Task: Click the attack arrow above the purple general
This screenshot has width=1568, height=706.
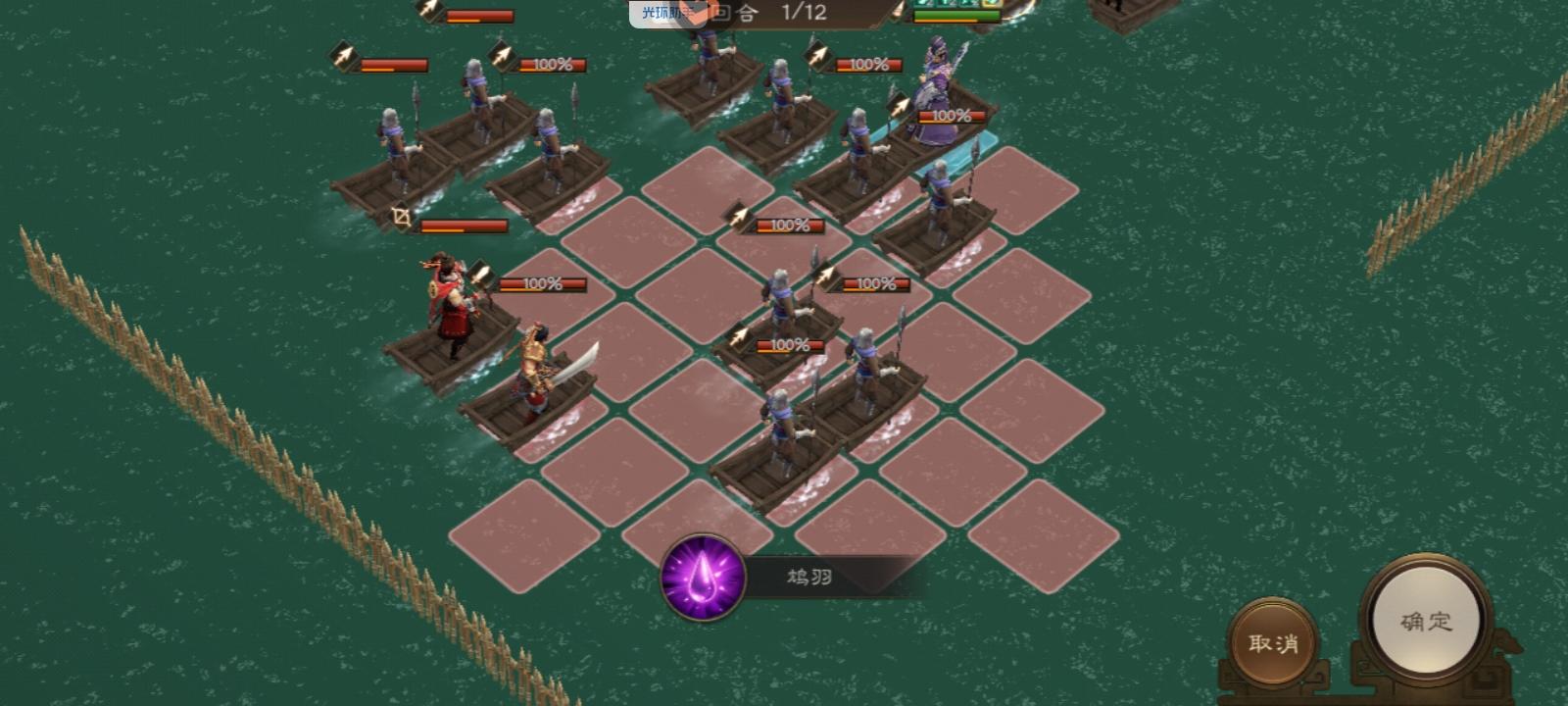Action: (900, 106)
